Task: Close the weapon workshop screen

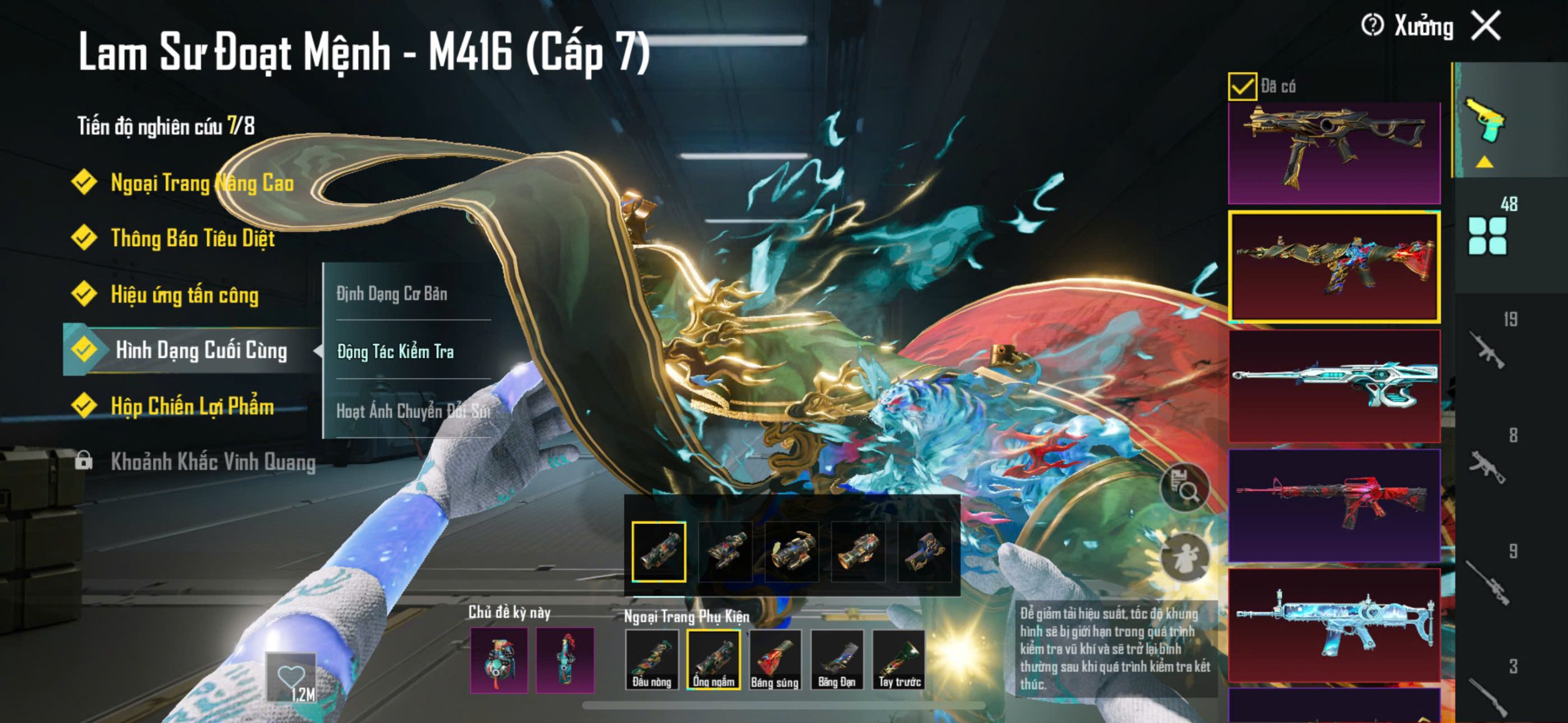Action: (x=1486, y=26)
